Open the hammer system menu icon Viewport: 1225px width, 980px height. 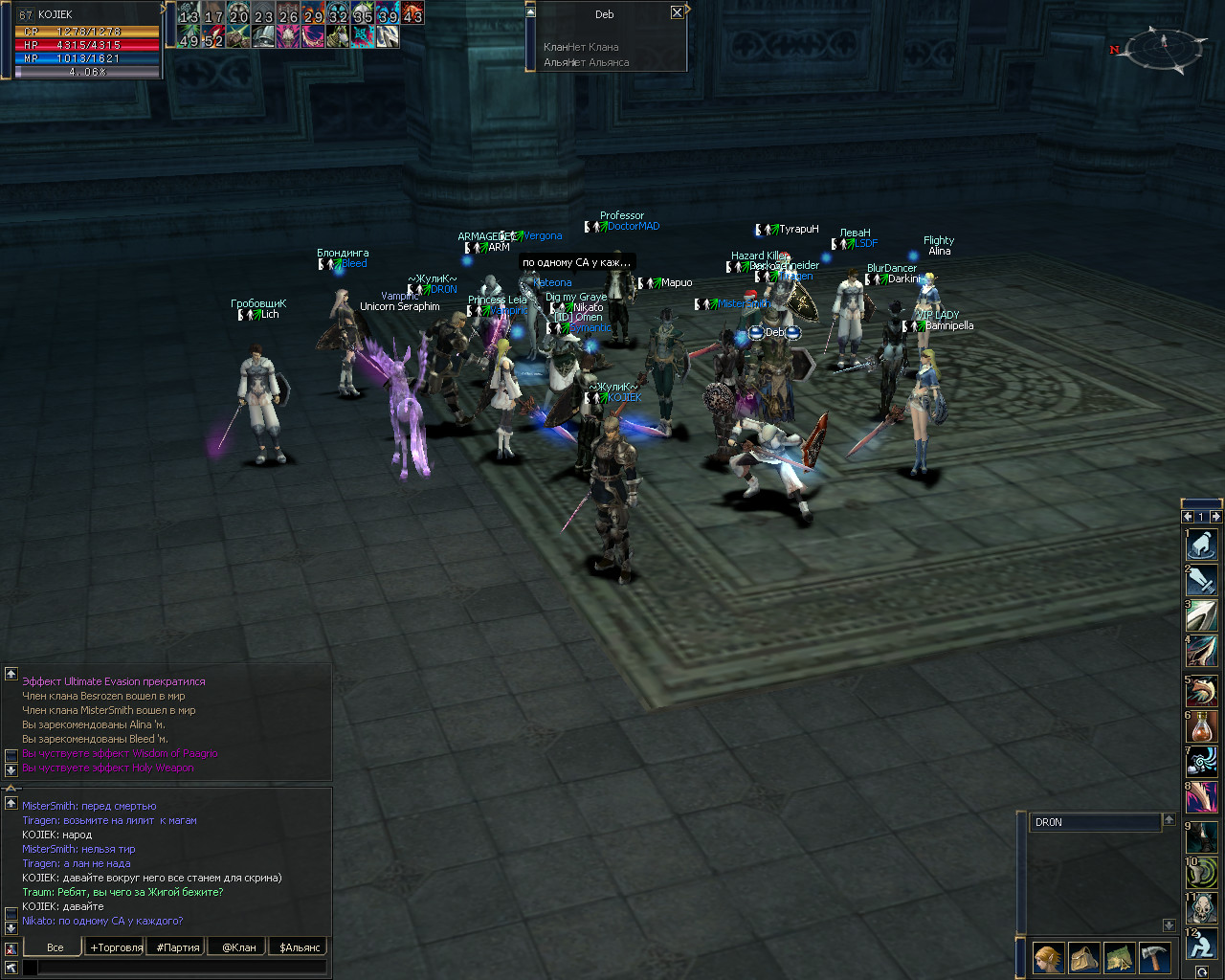point(1155,957)
